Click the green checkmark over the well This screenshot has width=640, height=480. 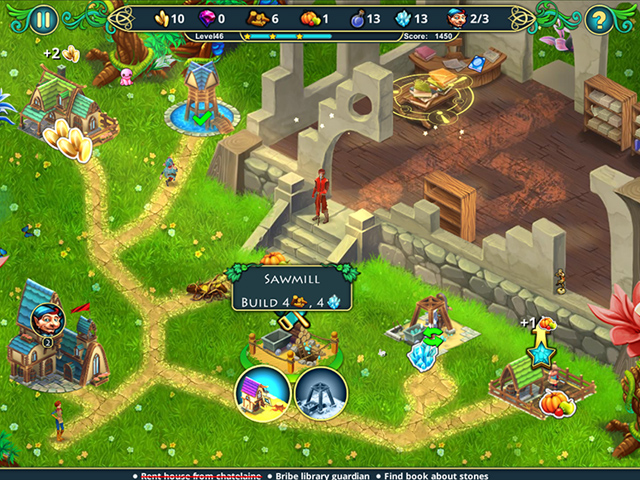pos(203,120)
